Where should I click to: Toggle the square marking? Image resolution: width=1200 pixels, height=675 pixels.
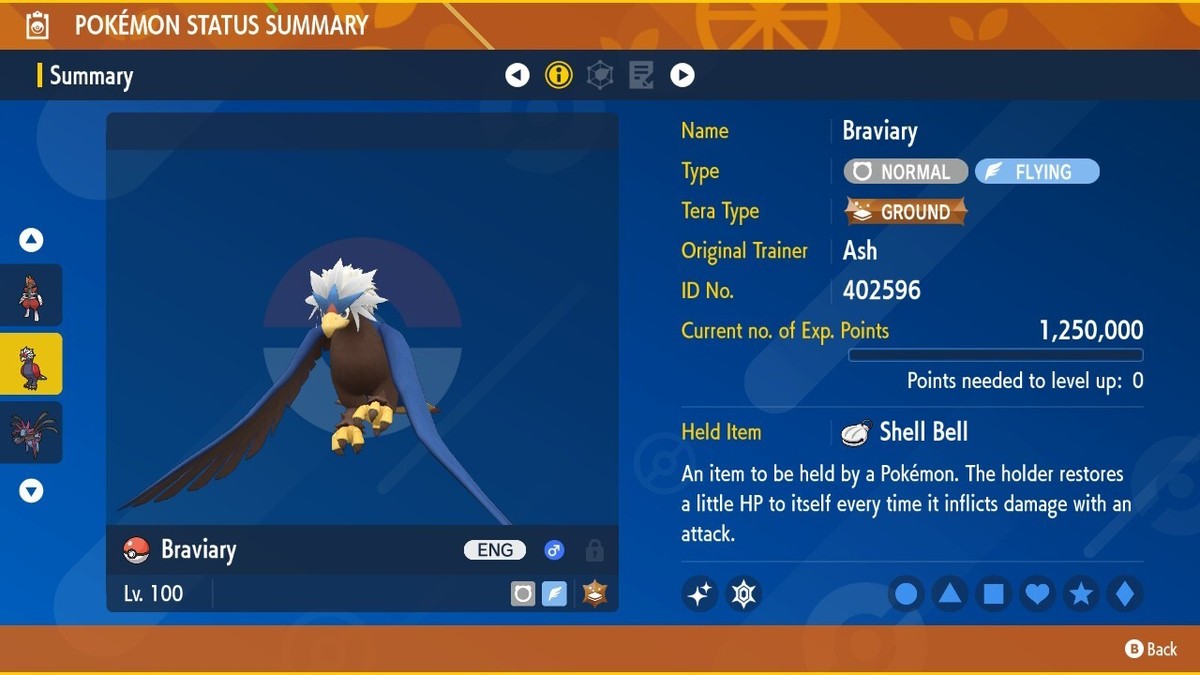point(994,594)
